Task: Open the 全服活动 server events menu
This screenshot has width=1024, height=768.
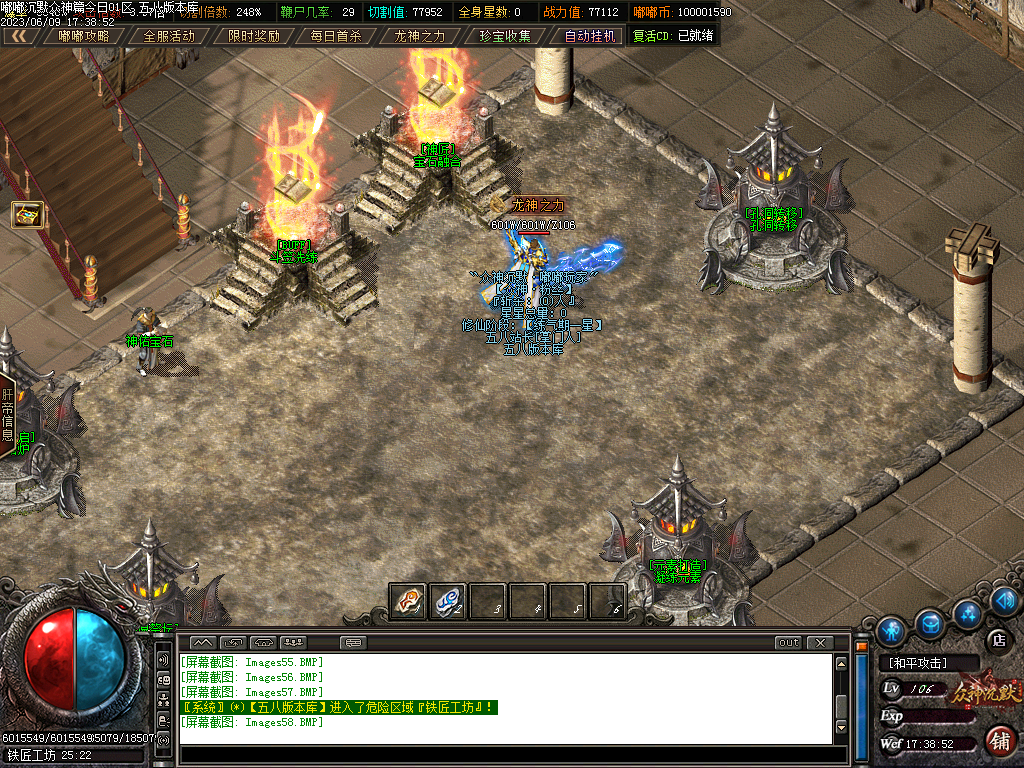Action: [x=169, y=36]
